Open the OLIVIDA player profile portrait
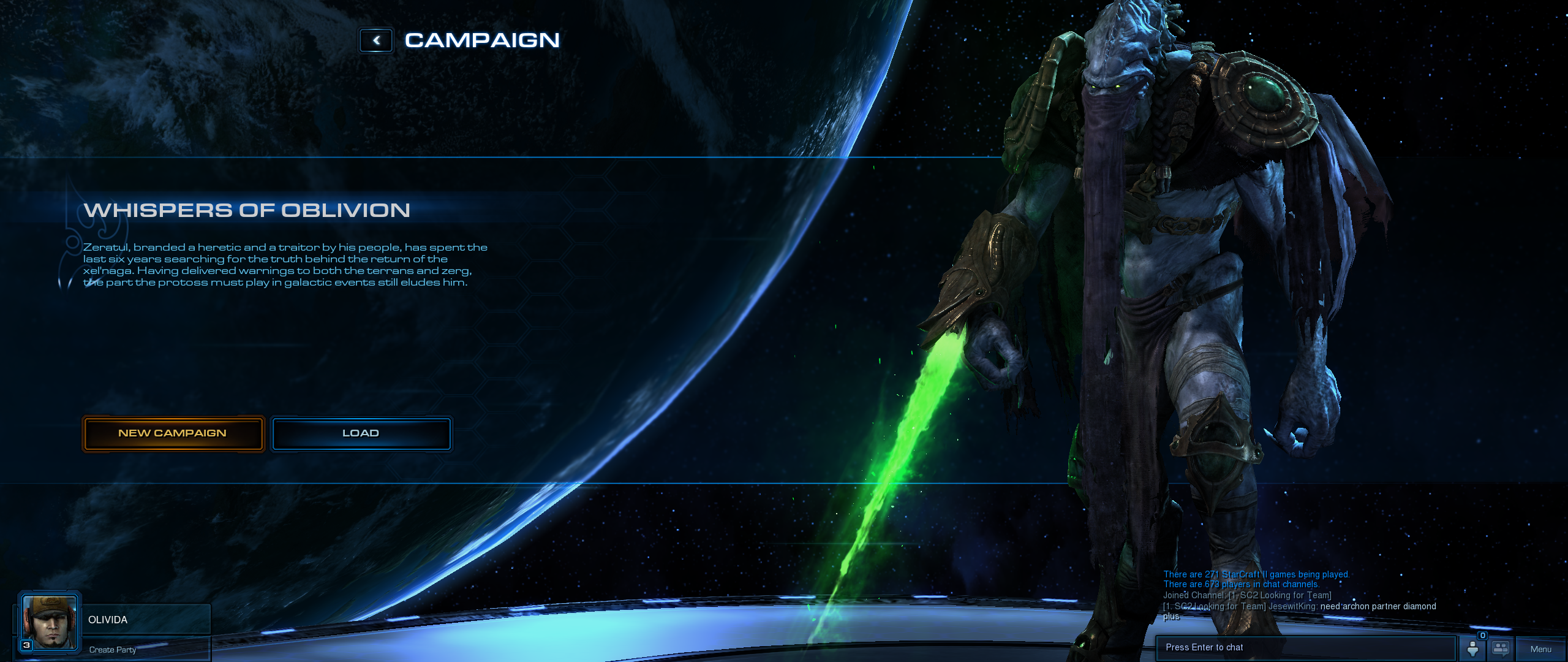Screen dimensions: 1568x662 pos(50,622)
